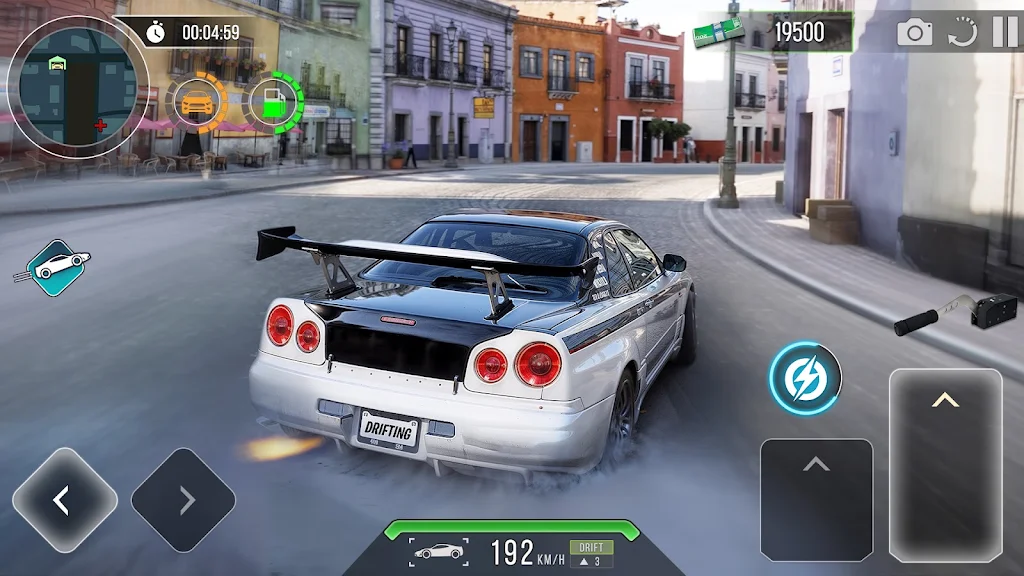1024x576 pixels.
Task: Click the circular arrow reset icon
Action: pyautogui.click(x=962, y=32)
